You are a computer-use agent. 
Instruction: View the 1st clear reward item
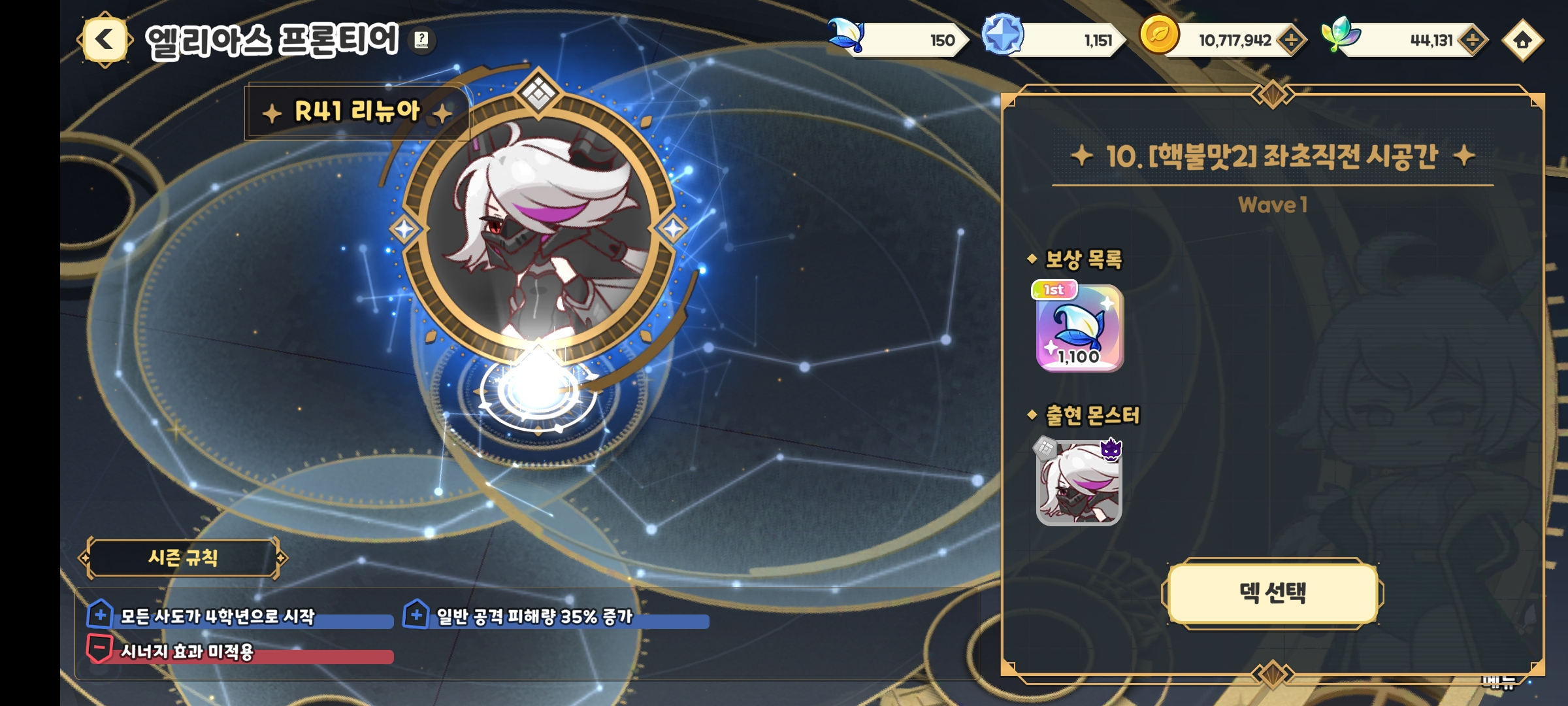(1079, 328)
